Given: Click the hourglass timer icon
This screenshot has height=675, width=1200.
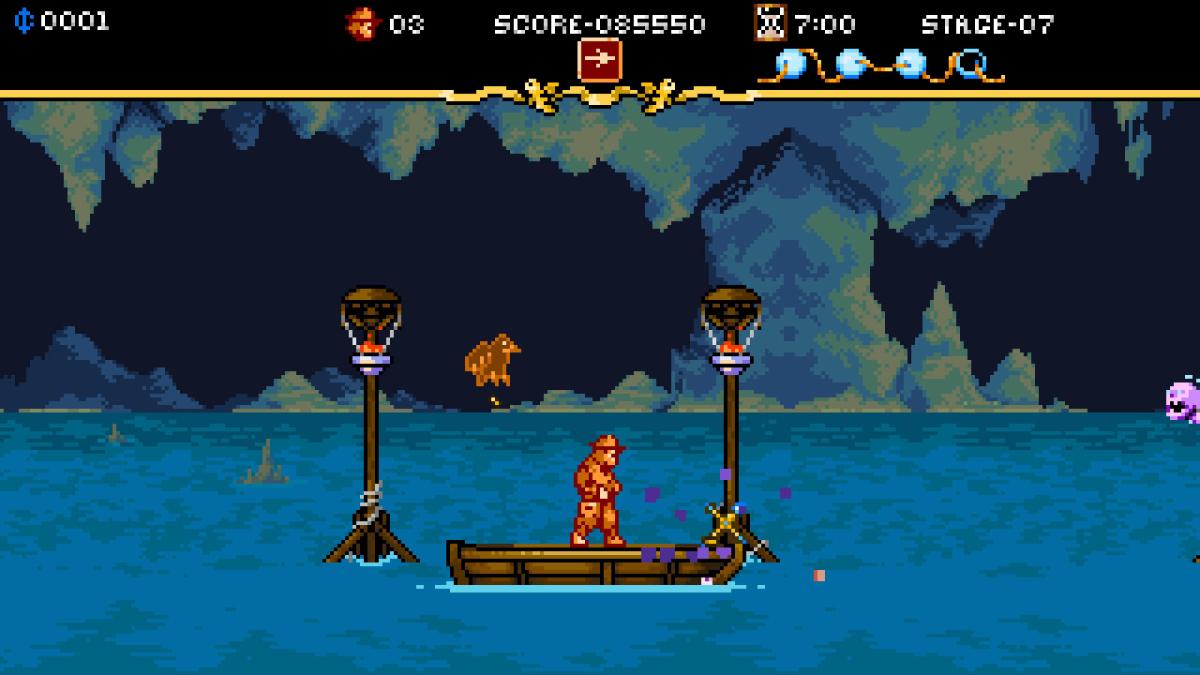Looking at the screenshot, I should click(x=769, y=23).
